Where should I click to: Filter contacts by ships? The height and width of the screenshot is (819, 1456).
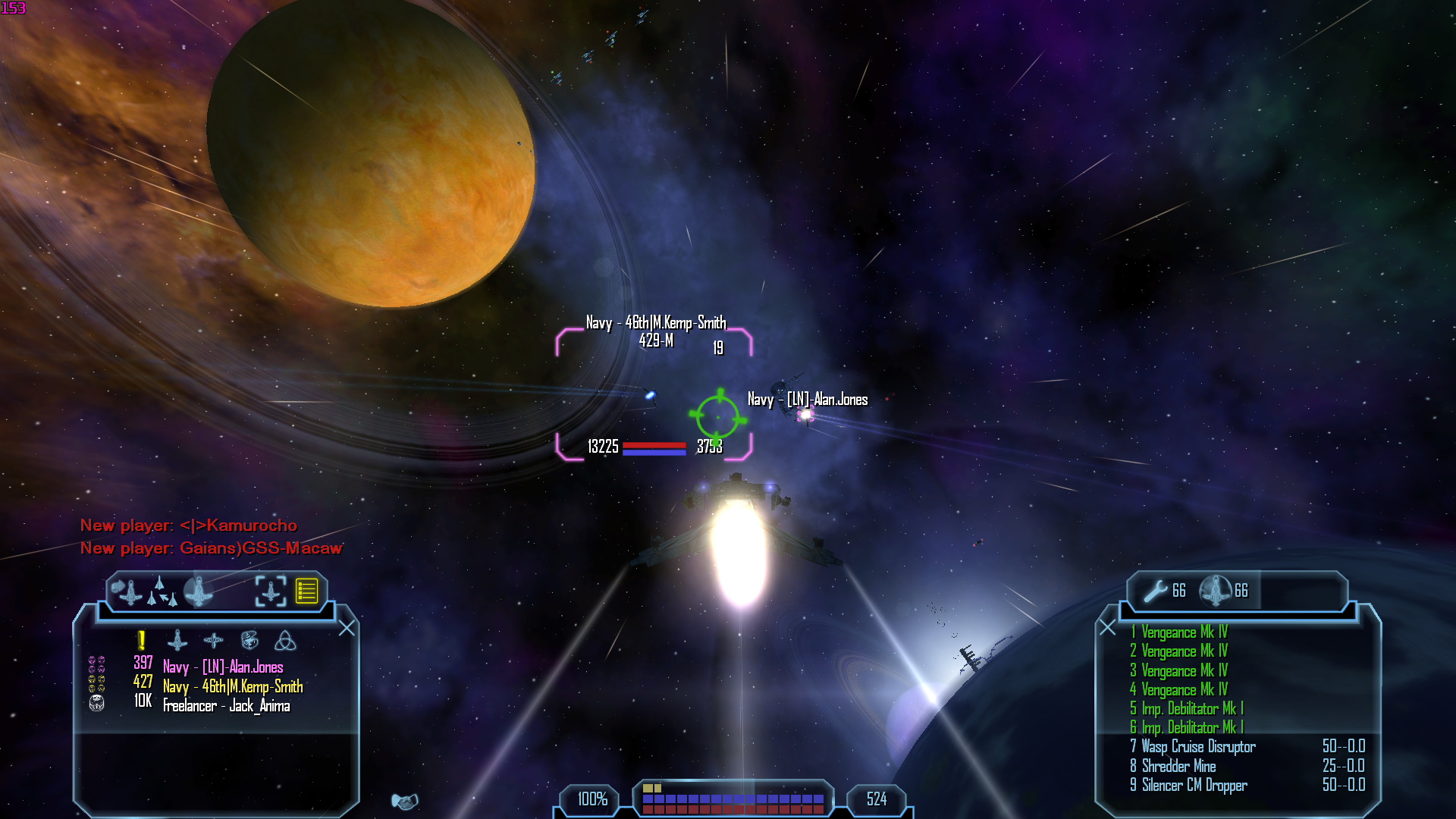click(177, 641)
